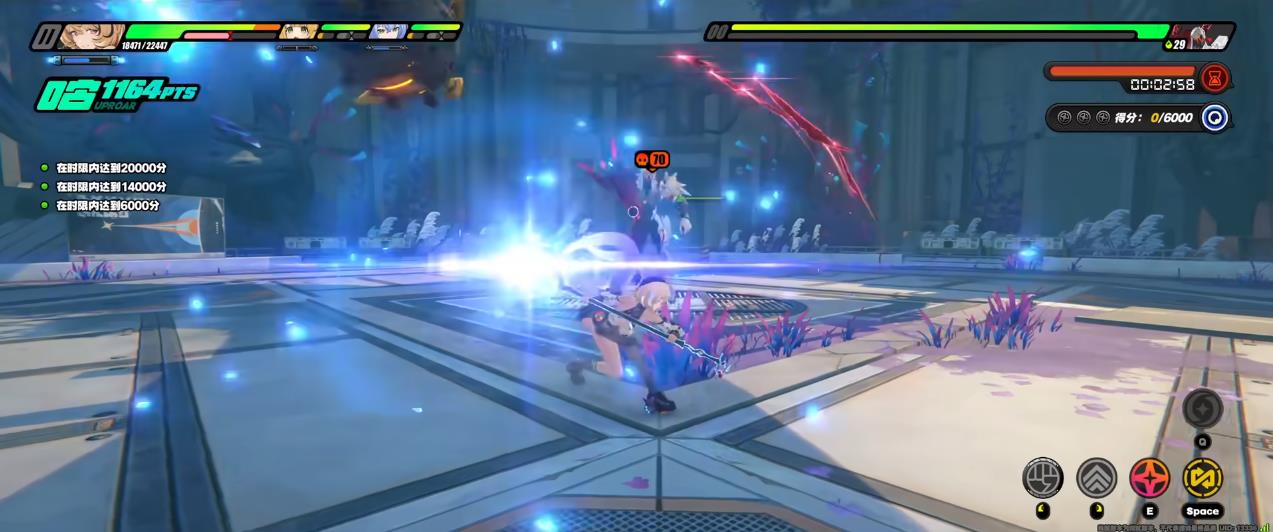Trigger the fist basic attack icon
The width and height of the screenshot is (1273, 532).
click(x=1042, y=477)
